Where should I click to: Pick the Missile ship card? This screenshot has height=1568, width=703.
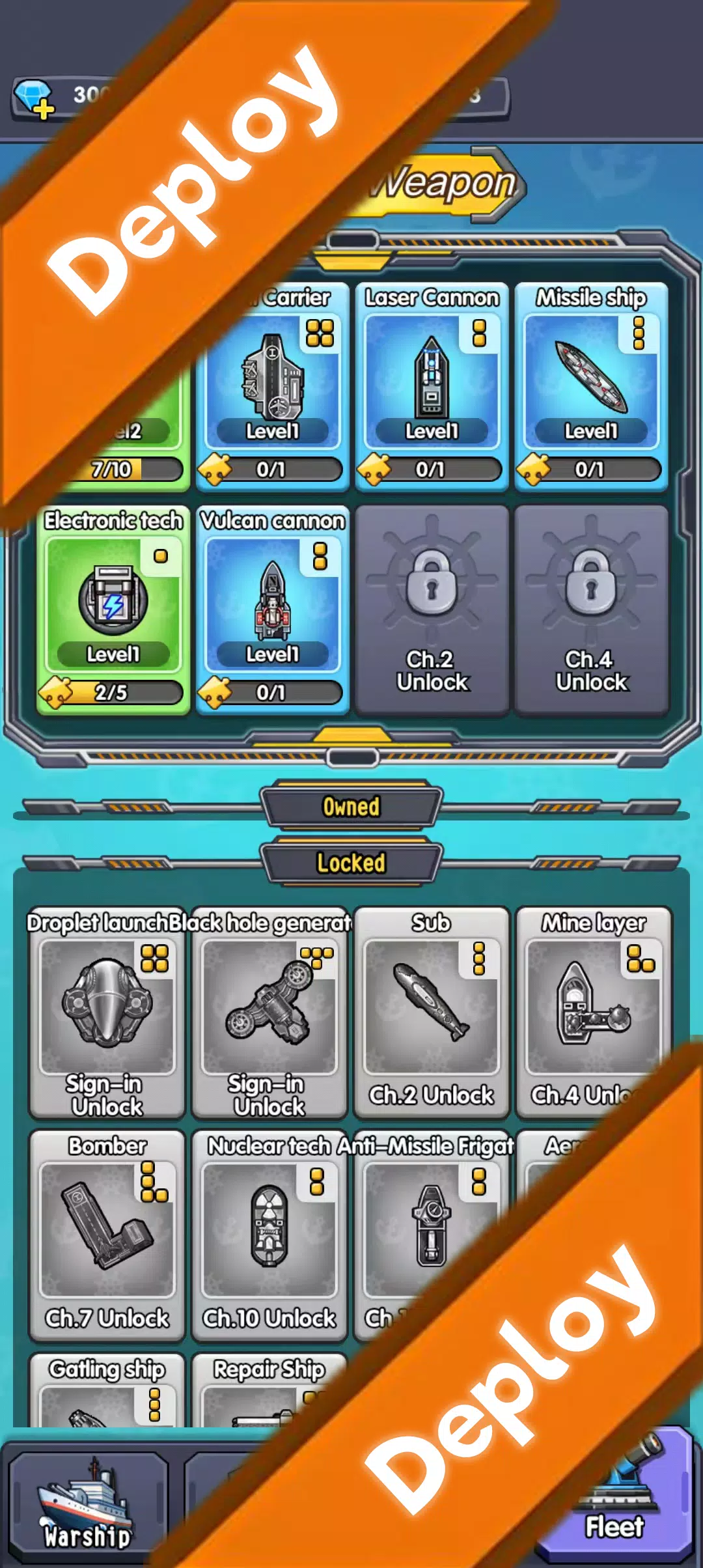point(591,384)
